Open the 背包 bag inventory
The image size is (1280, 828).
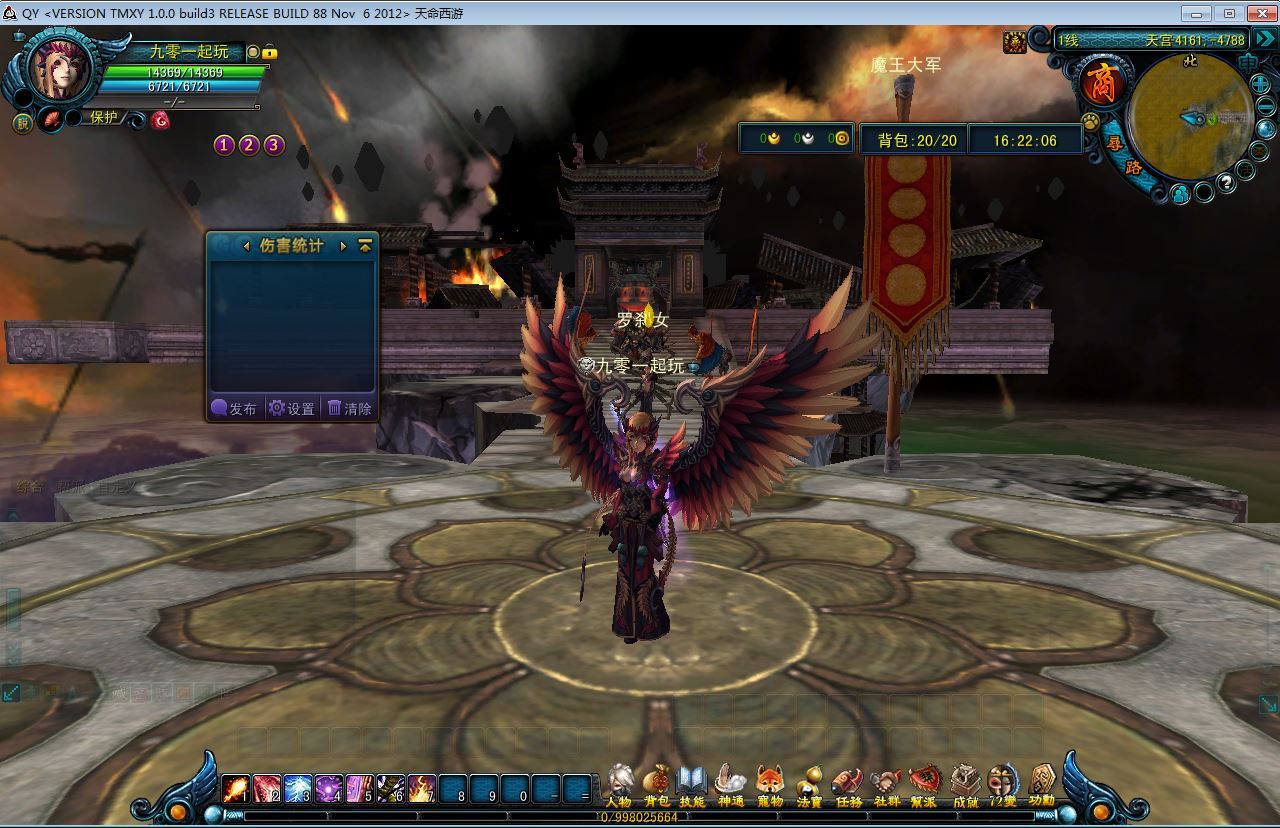[657, 785]
